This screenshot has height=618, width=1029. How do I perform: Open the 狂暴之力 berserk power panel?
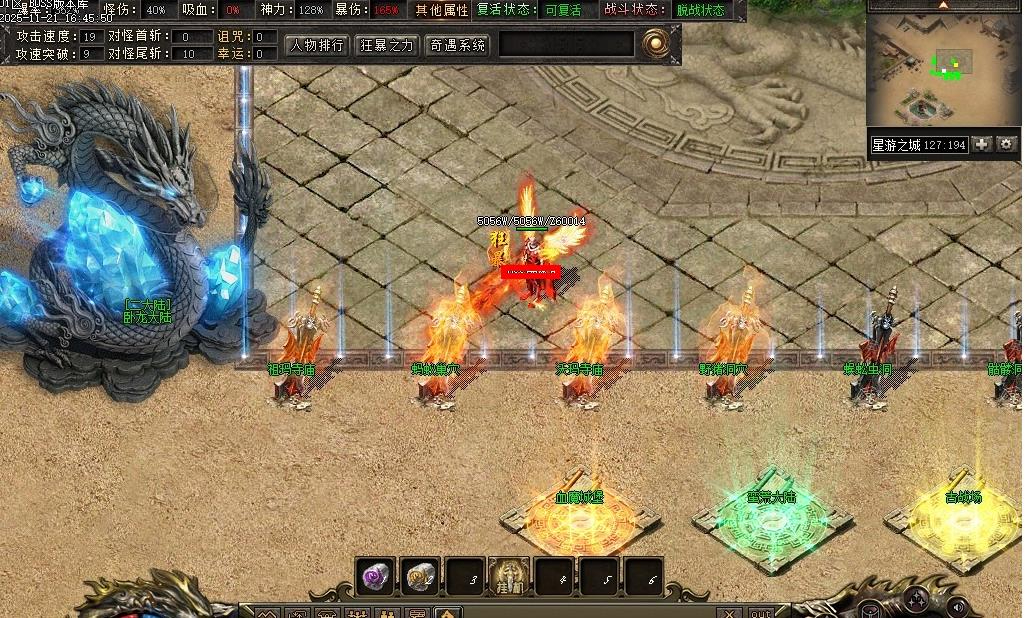coord(387,45)
